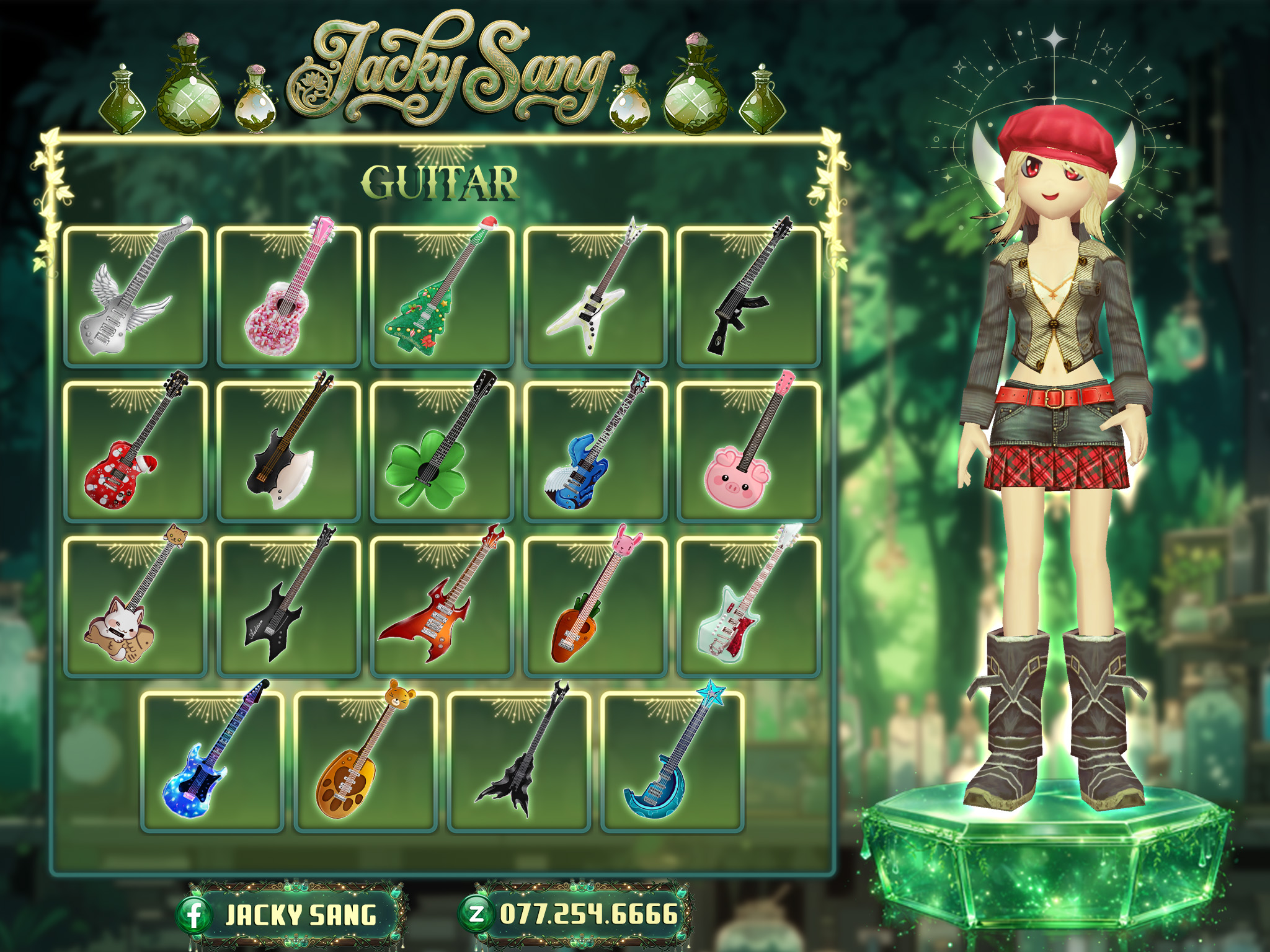Open the Jacky Sang Facebook link

coord(290,915)
